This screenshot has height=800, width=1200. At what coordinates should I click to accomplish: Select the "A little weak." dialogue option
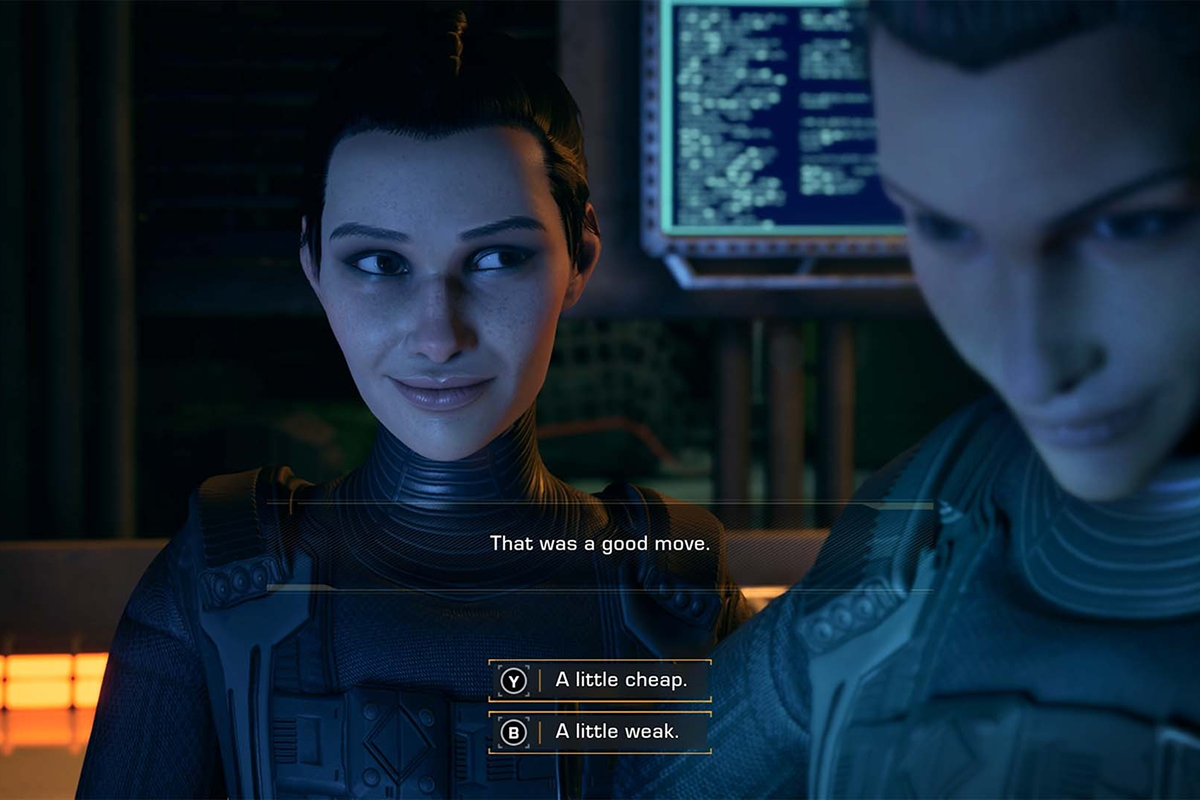pyautogui.click(x=600, y=732)
